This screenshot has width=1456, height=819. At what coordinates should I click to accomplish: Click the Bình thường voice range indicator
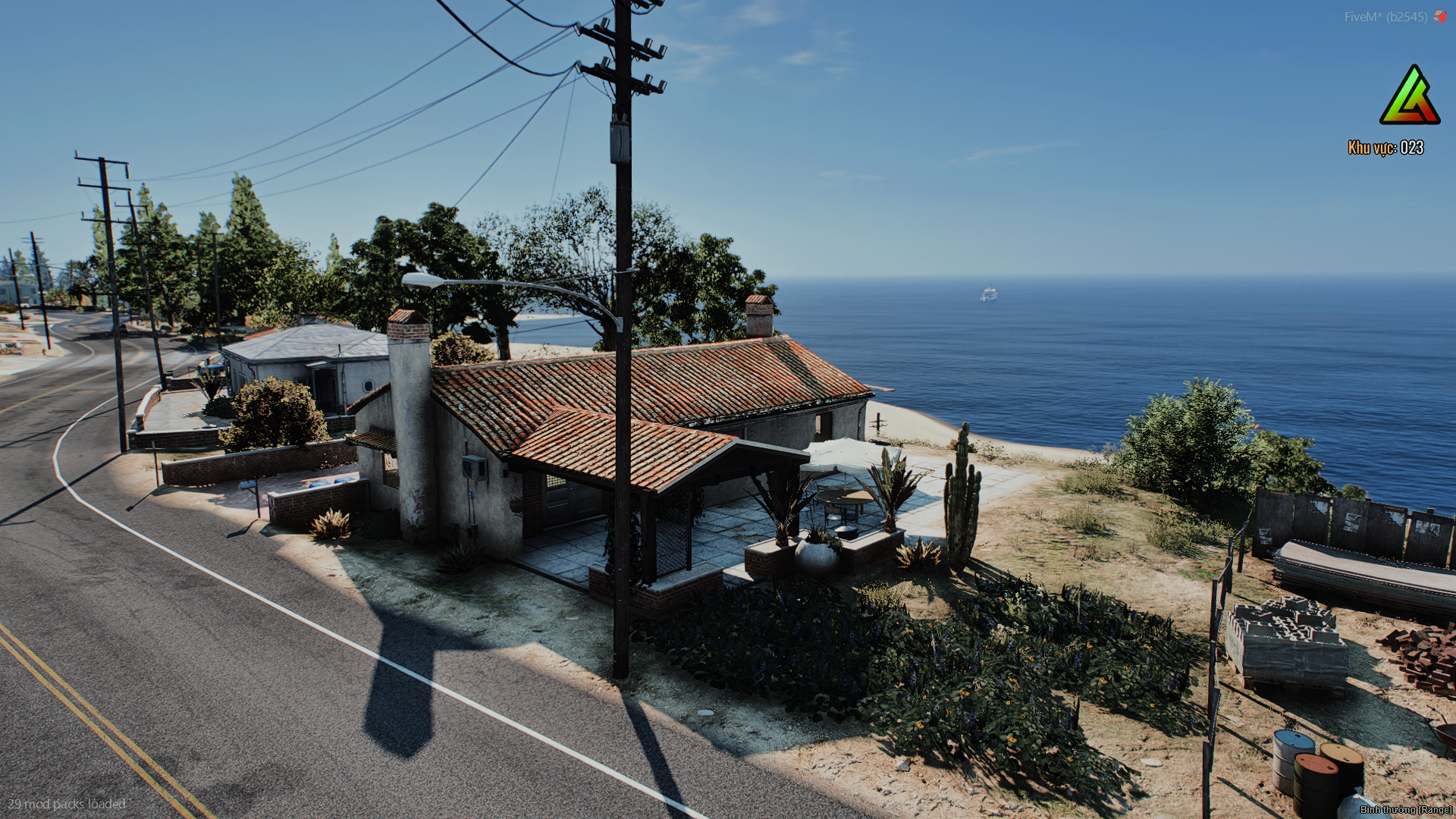tap(1405, 810)
